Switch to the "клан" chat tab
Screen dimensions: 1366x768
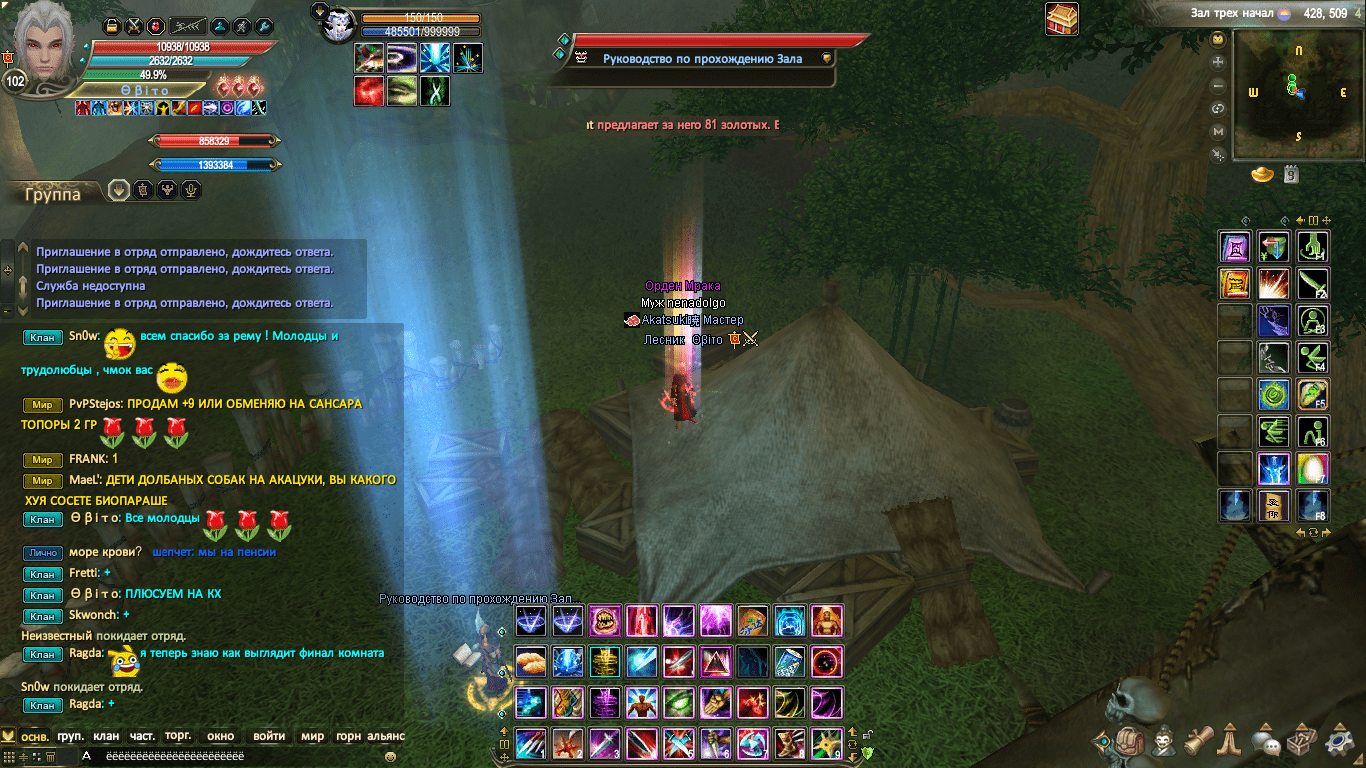[x=105, y=736]
